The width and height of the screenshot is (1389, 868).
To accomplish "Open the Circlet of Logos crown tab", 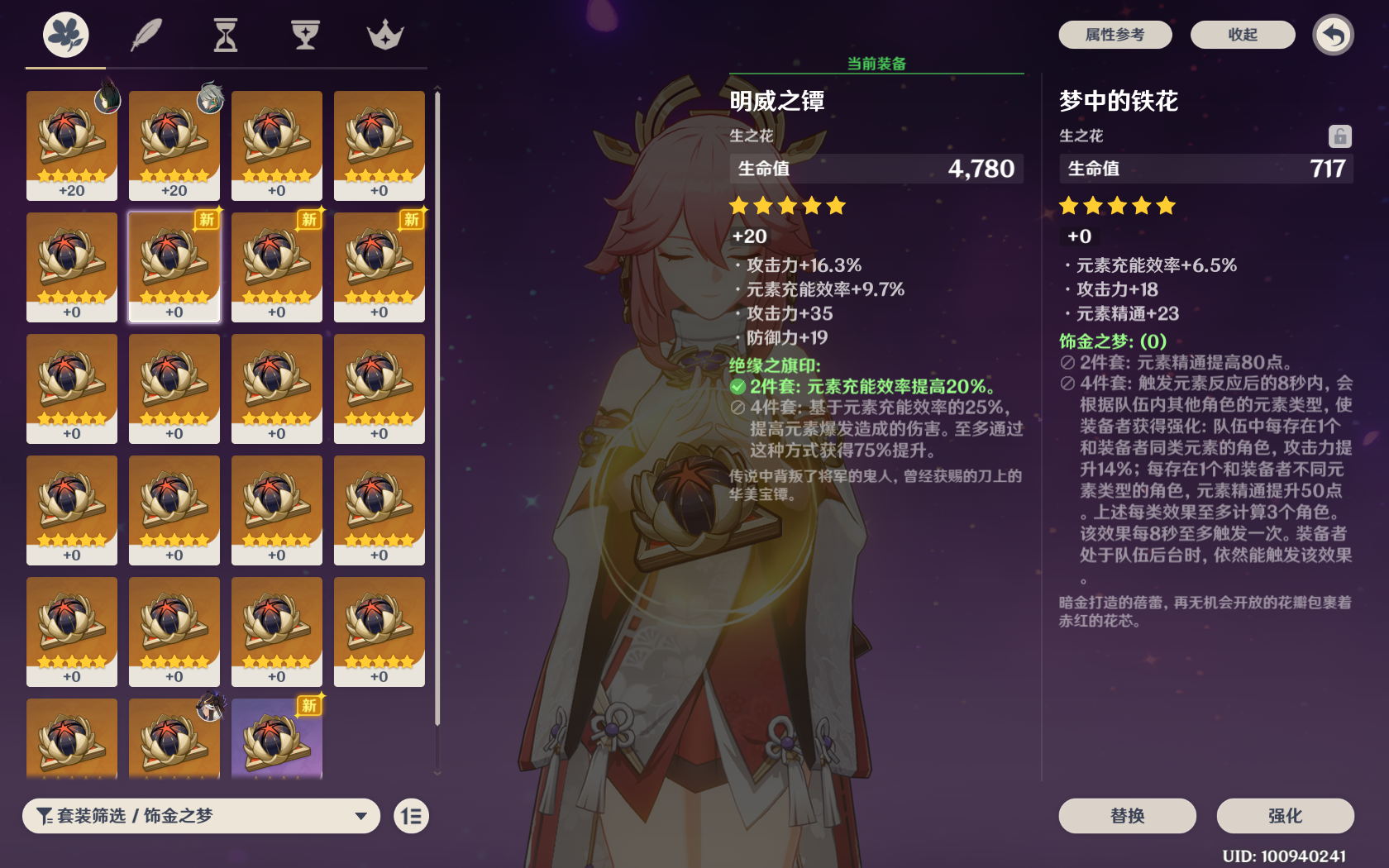I will [384, 36].
